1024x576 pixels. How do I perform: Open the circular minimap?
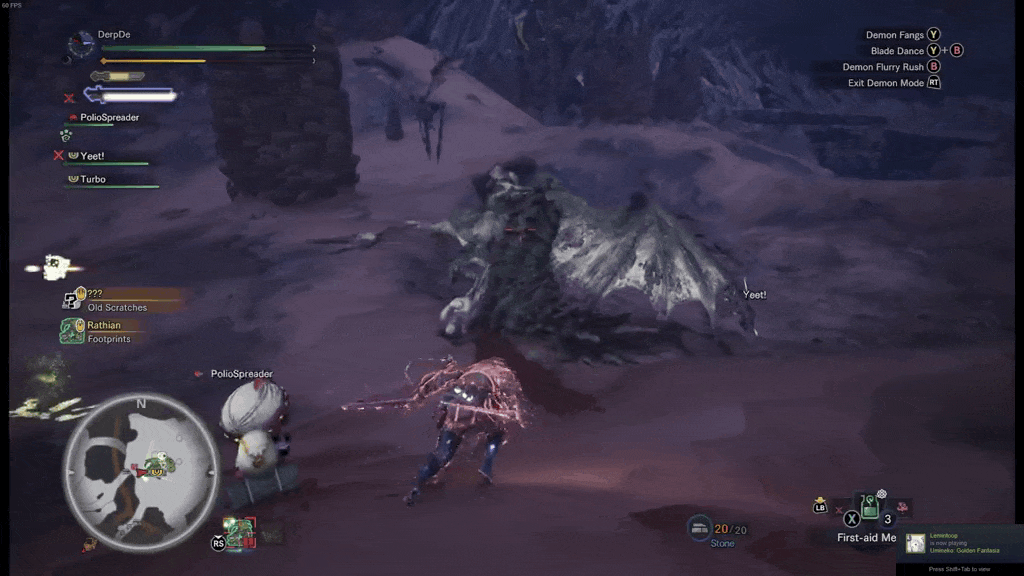point(141,468)
